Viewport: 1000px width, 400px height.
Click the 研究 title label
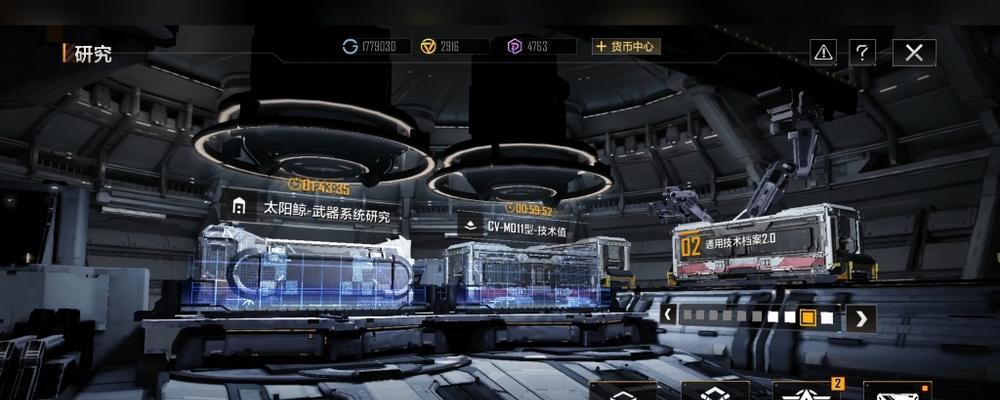(92, 54)
